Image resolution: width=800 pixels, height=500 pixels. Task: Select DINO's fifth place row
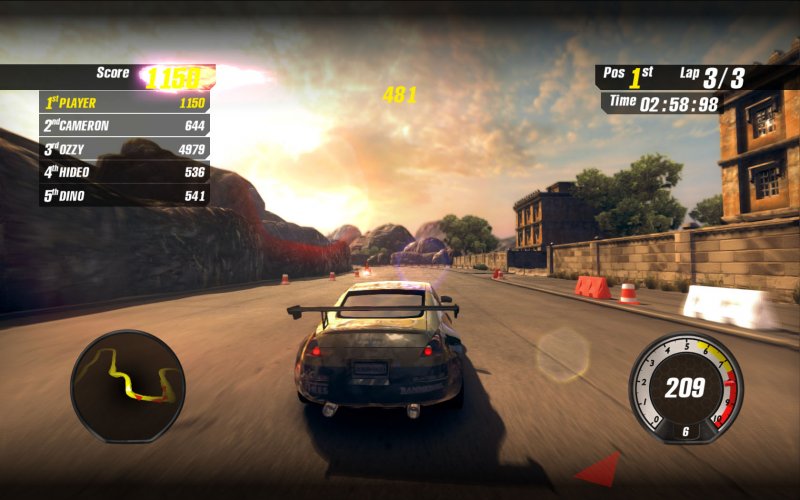[x=124, y=196]
